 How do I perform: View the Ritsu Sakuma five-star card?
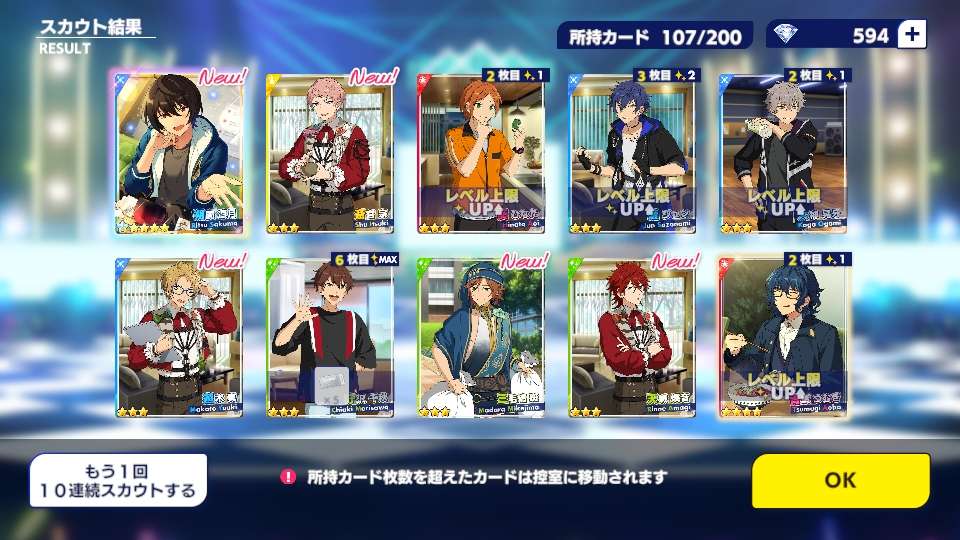click(x=180, y=153)
